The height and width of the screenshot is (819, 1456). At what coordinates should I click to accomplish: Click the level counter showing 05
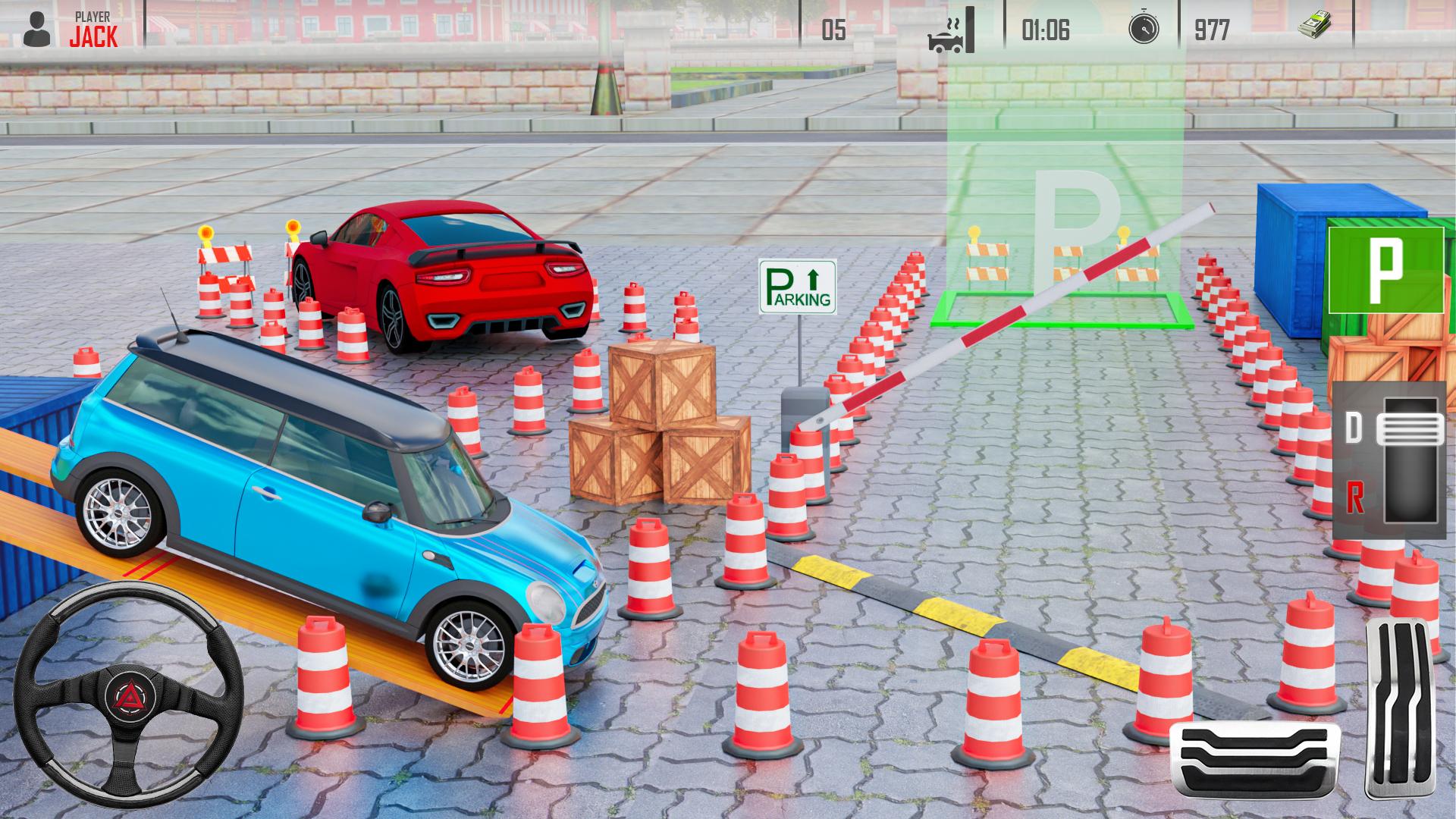836,28
